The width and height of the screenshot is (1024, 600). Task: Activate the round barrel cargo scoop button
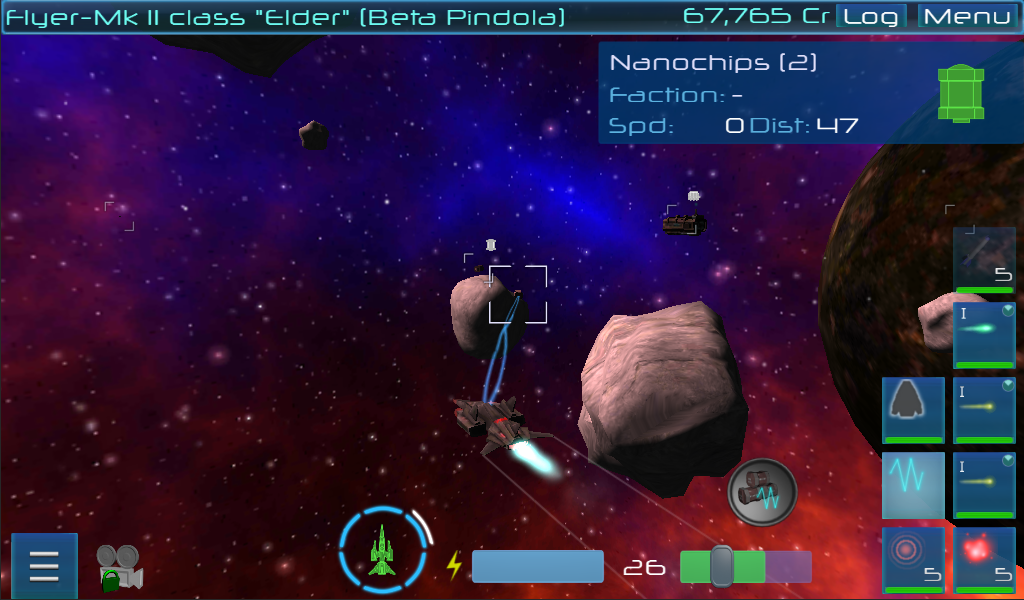pos(761,491)
